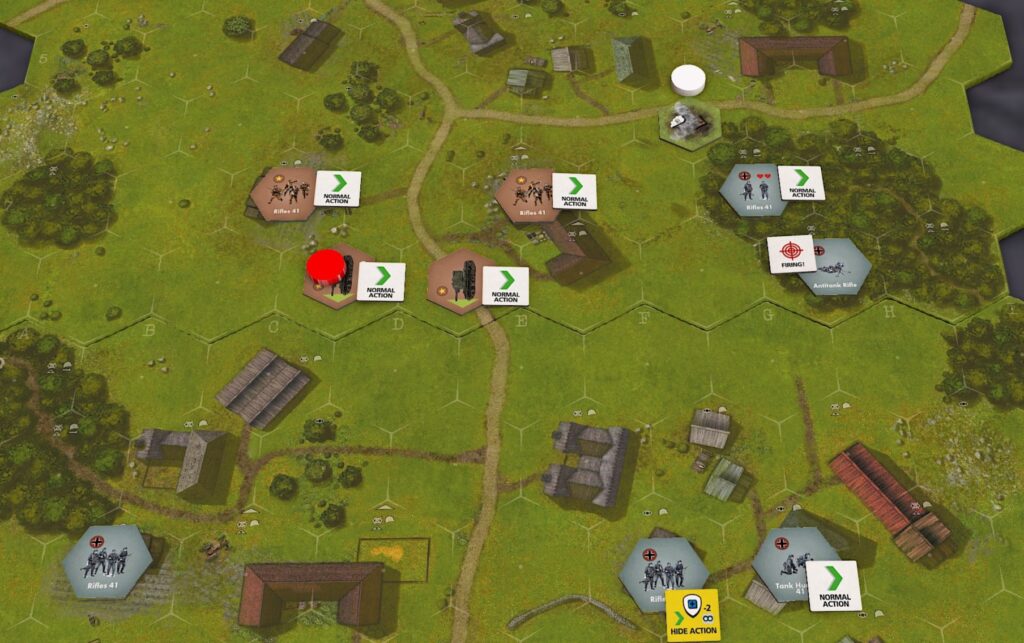This screenshot has width=1024, height=643.
Task: Click the red round token on the vehicle
Action: click(324, 267)
